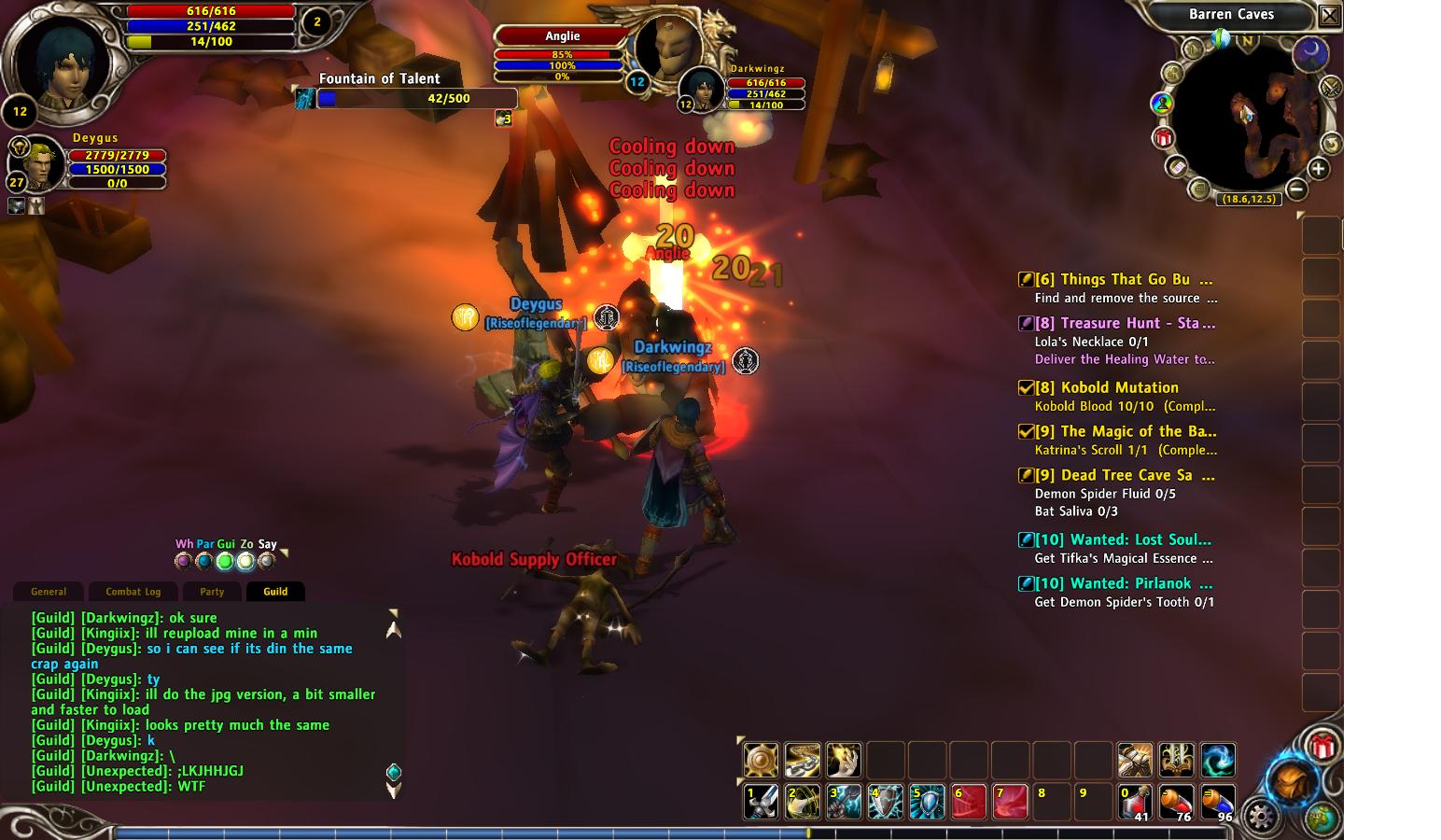Switch to the Party chat tab
The image size is (1441, 840).
coord(212,592)
